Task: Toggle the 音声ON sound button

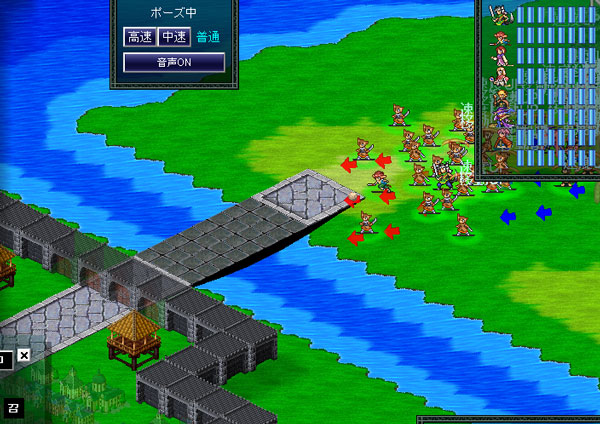Action: 174,62
